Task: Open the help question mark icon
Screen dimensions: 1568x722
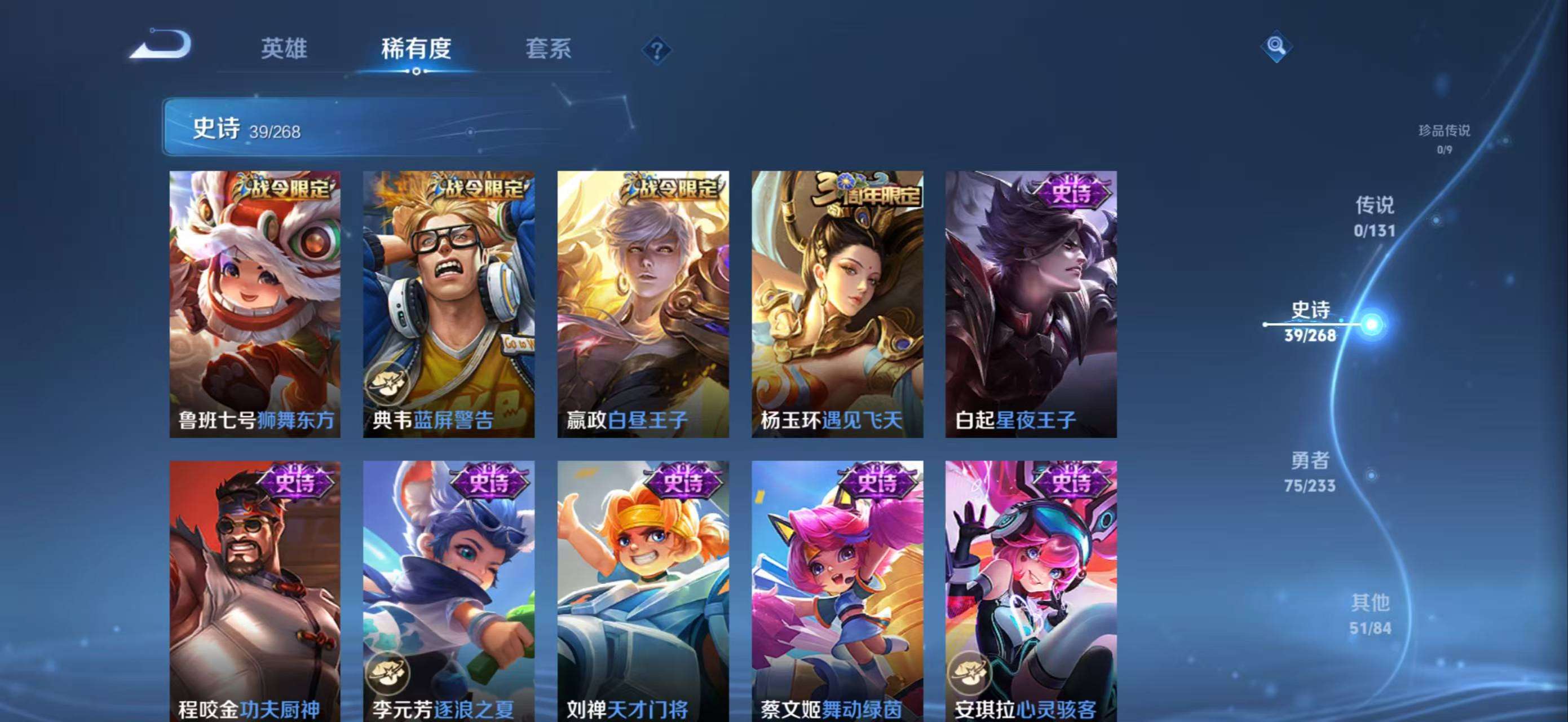Action: 656,51
